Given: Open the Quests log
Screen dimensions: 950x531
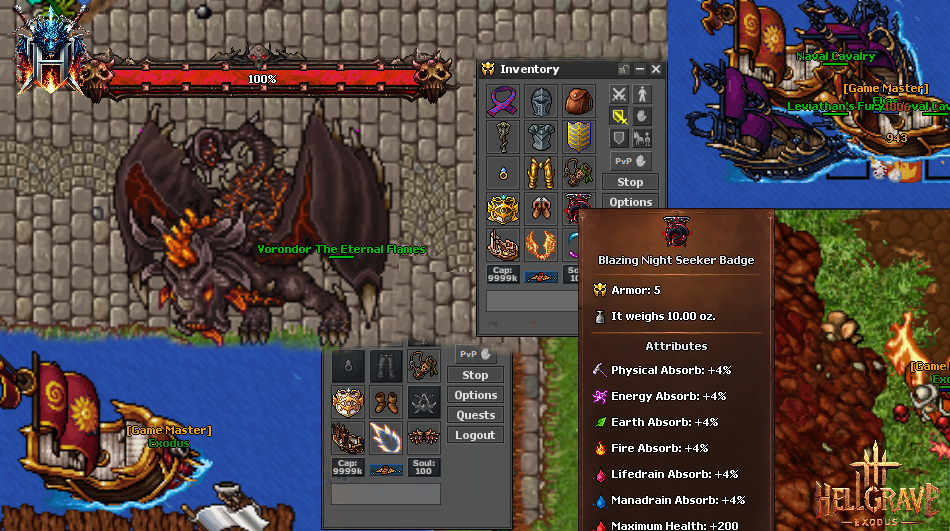Looking at the screenshot, I should tap(475, 415).
